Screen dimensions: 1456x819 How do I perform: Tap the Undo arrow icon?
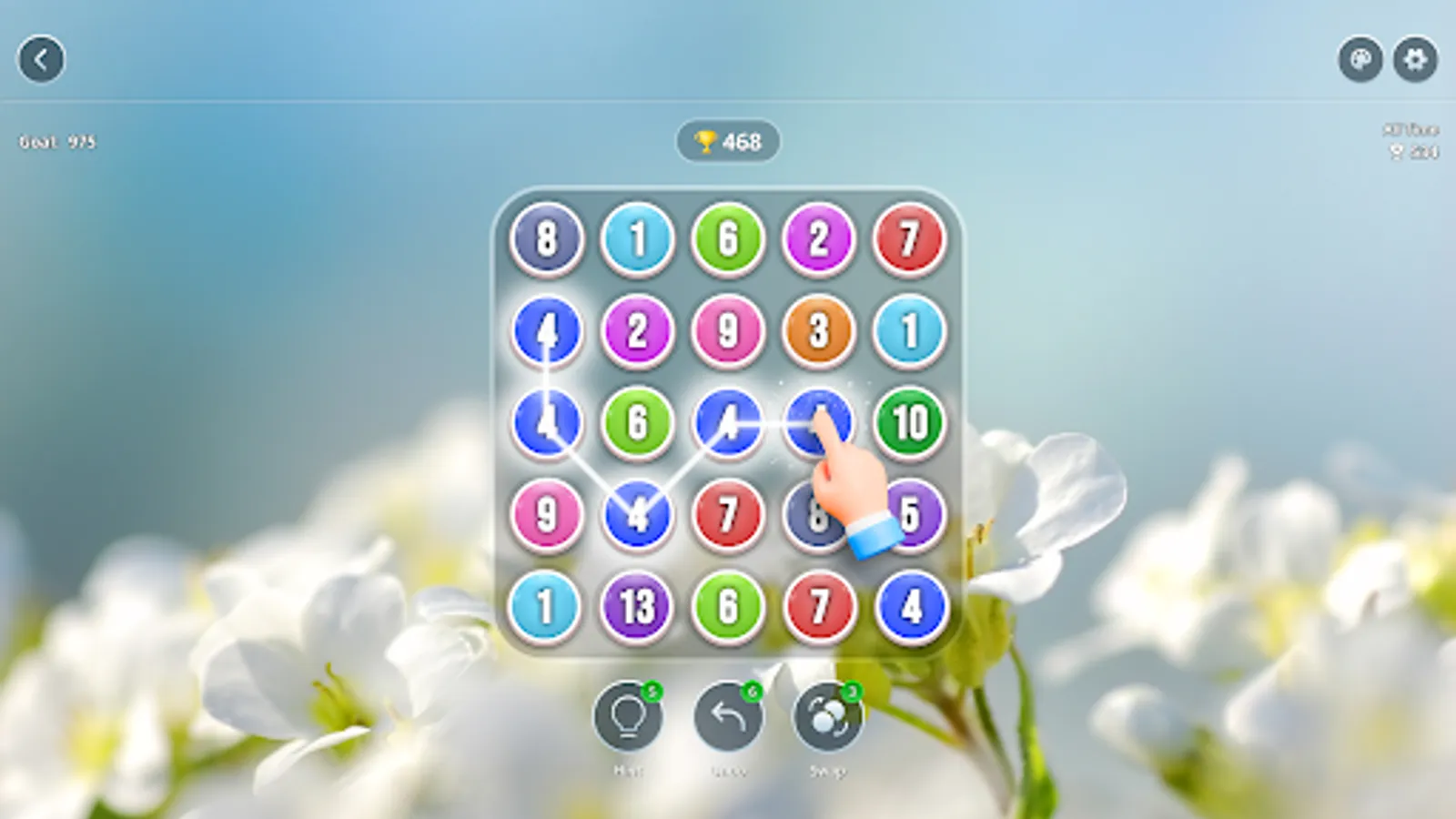[729, 717]
